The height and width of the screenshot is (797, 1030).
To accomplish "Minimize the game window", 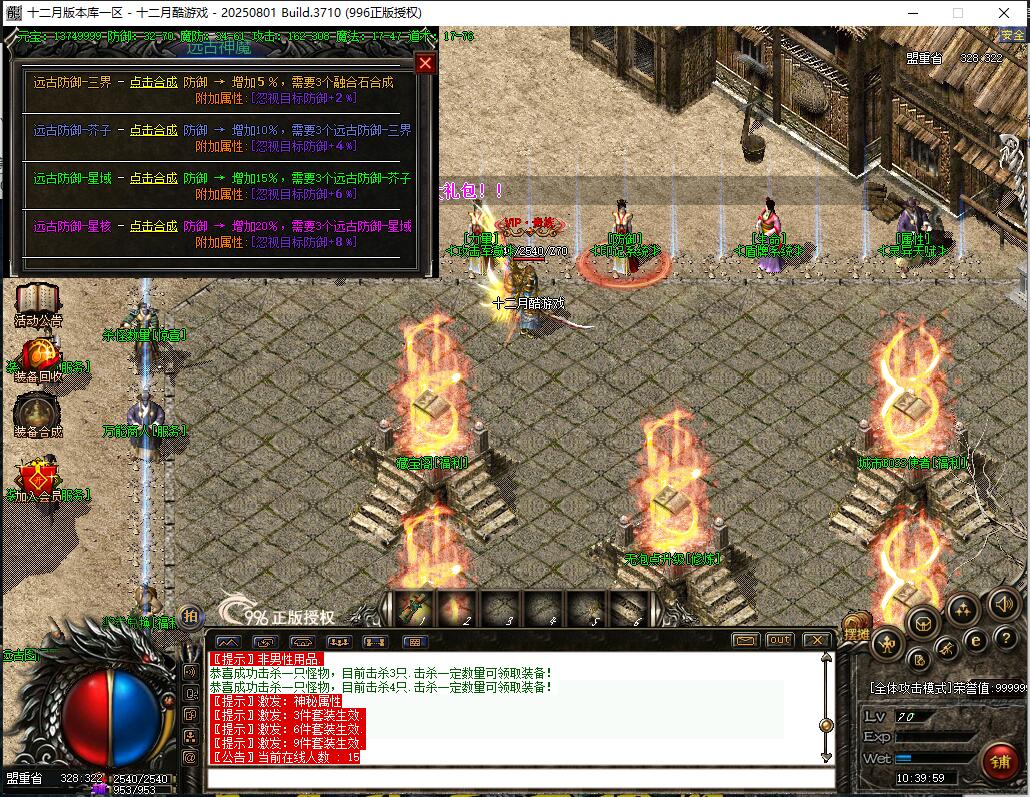I will [912, 13].
